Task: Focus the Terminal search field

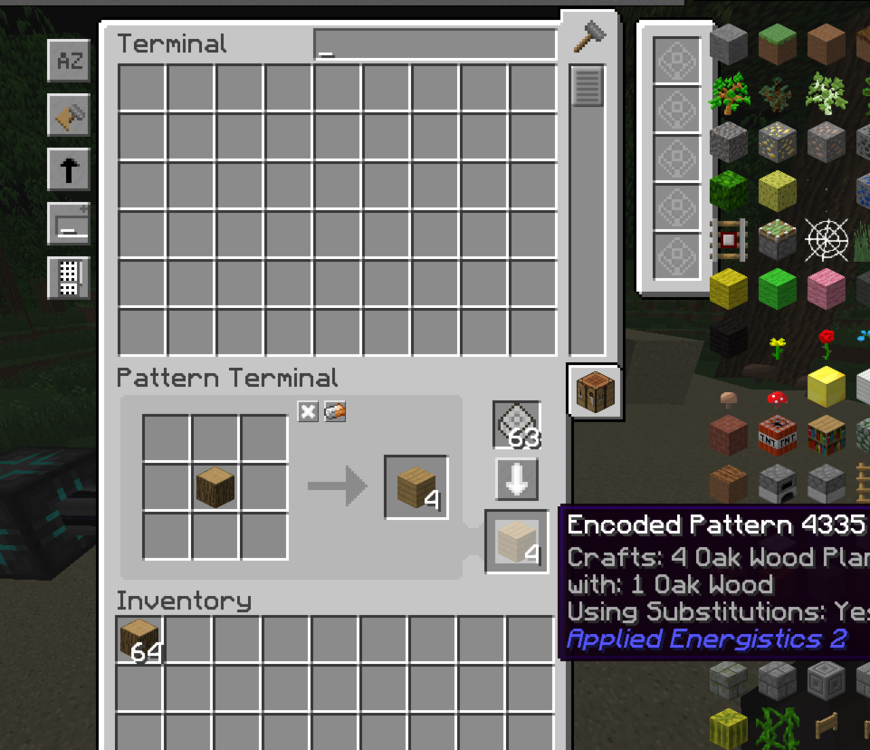Action: point(435,44)
